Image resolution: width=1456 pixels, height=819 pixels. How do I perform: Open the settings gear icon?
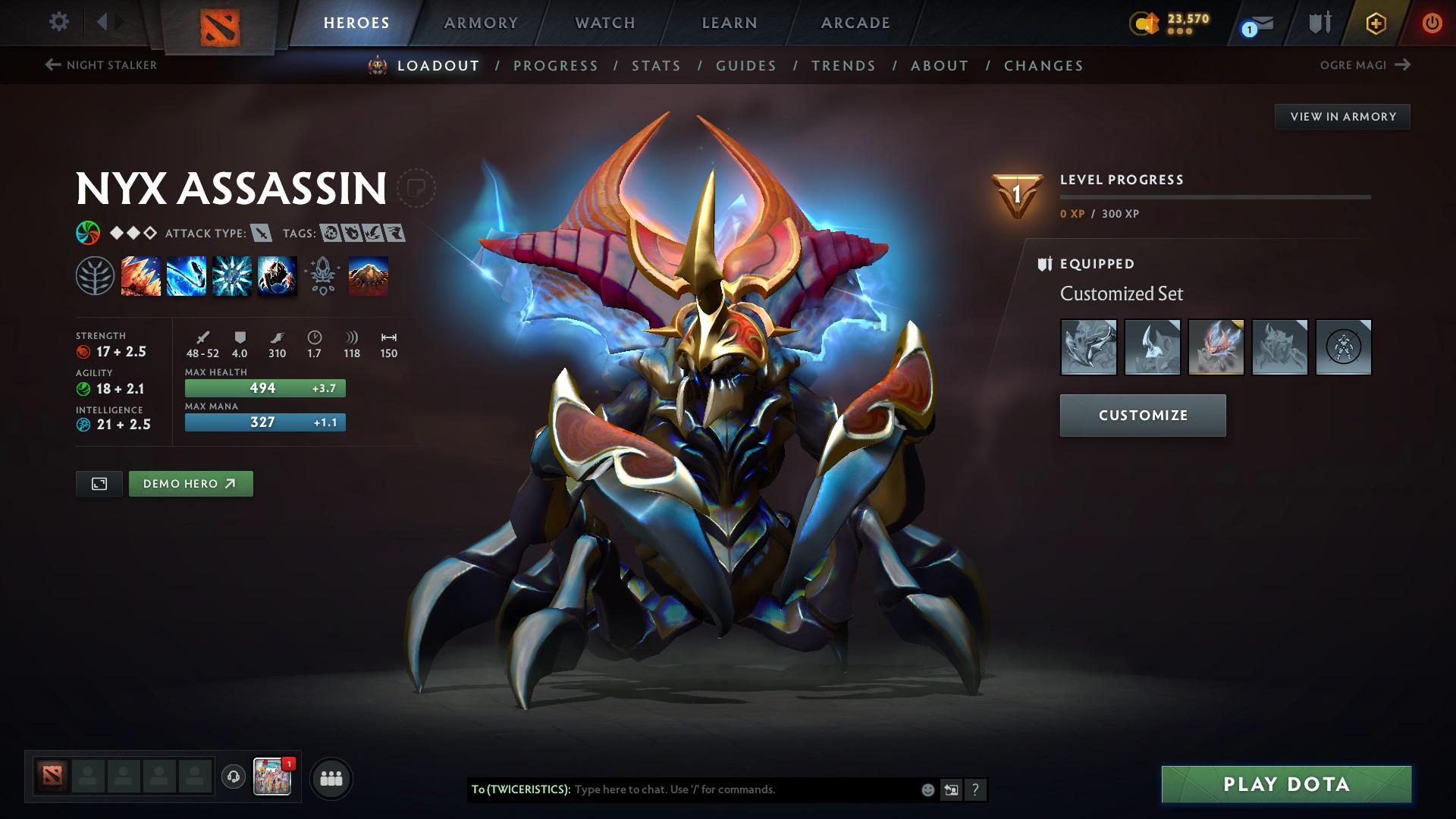tap(58, 22)
